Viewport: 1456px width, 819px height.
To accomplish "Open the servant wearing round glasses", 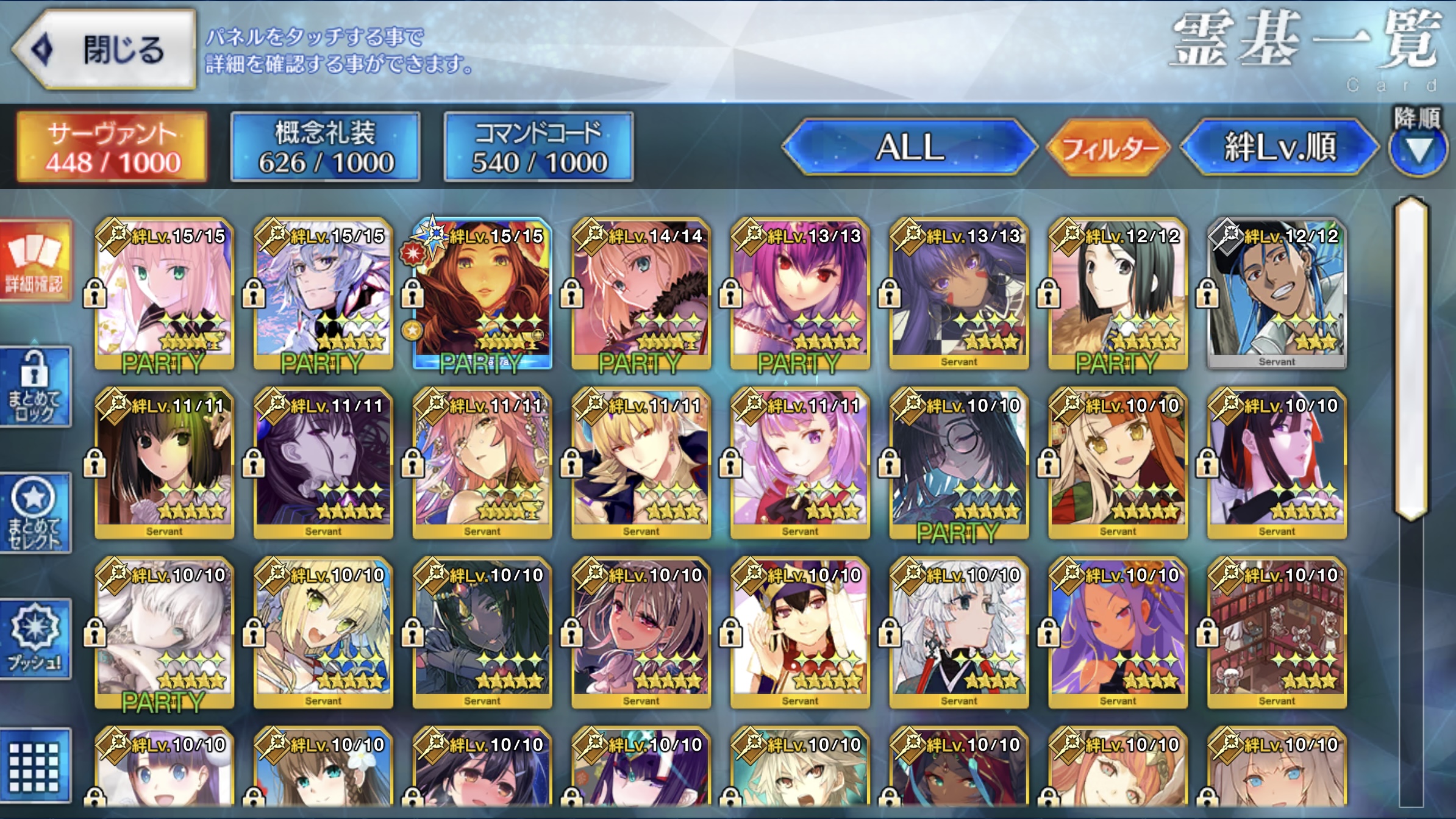I will [x=958, y=462].
